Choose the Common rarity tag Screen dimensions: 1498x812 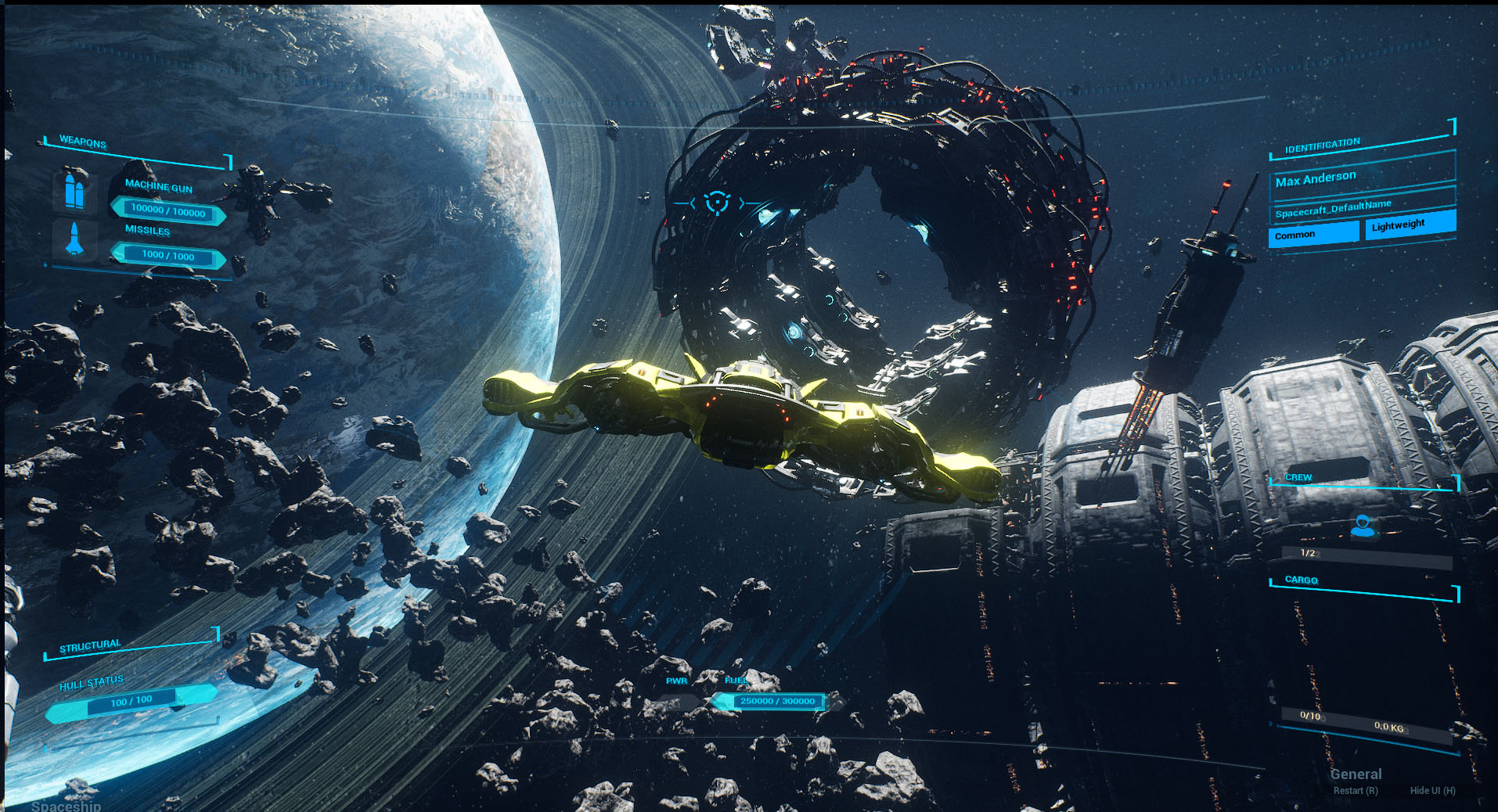pyautogui.click(x=1313, y=234)
